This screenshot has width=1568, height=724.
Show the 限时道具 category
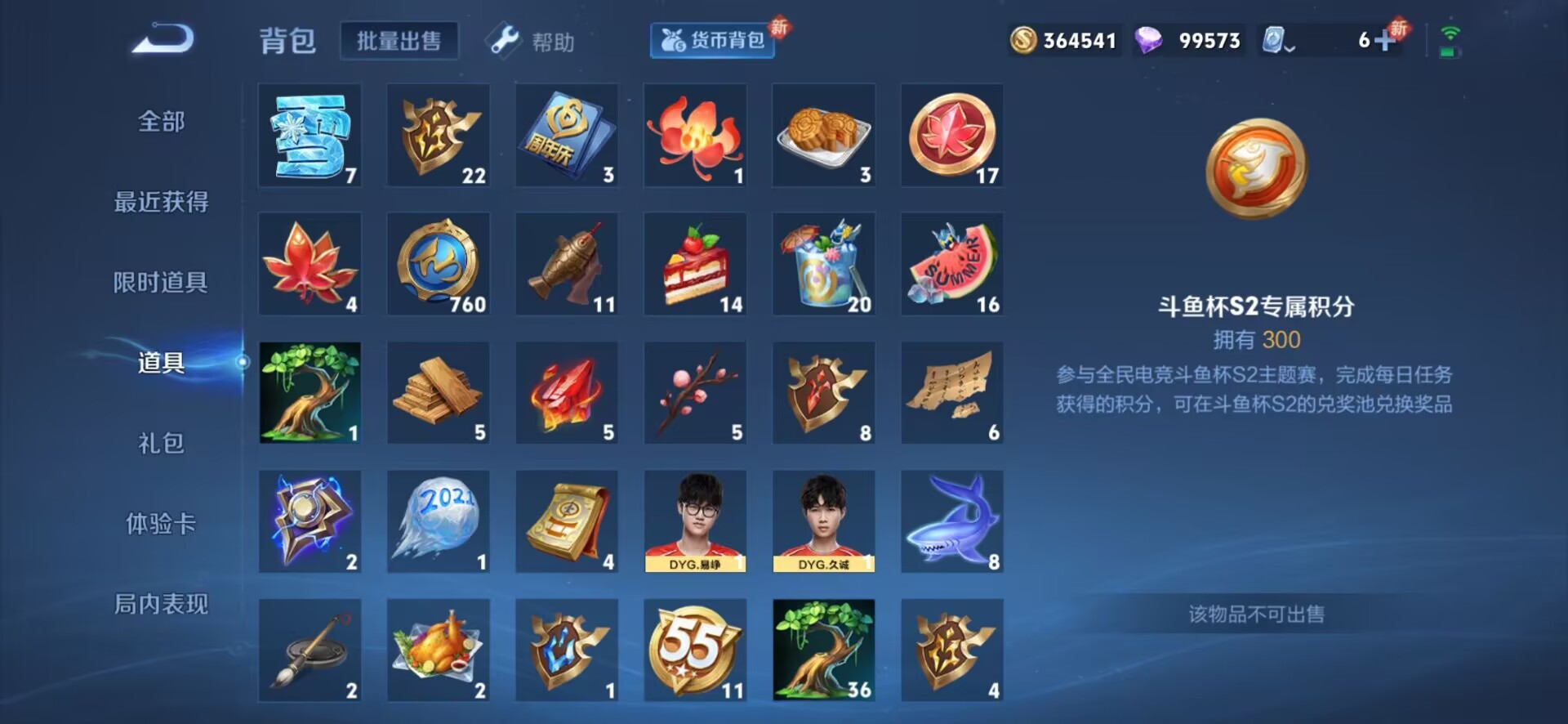[161, 282]
